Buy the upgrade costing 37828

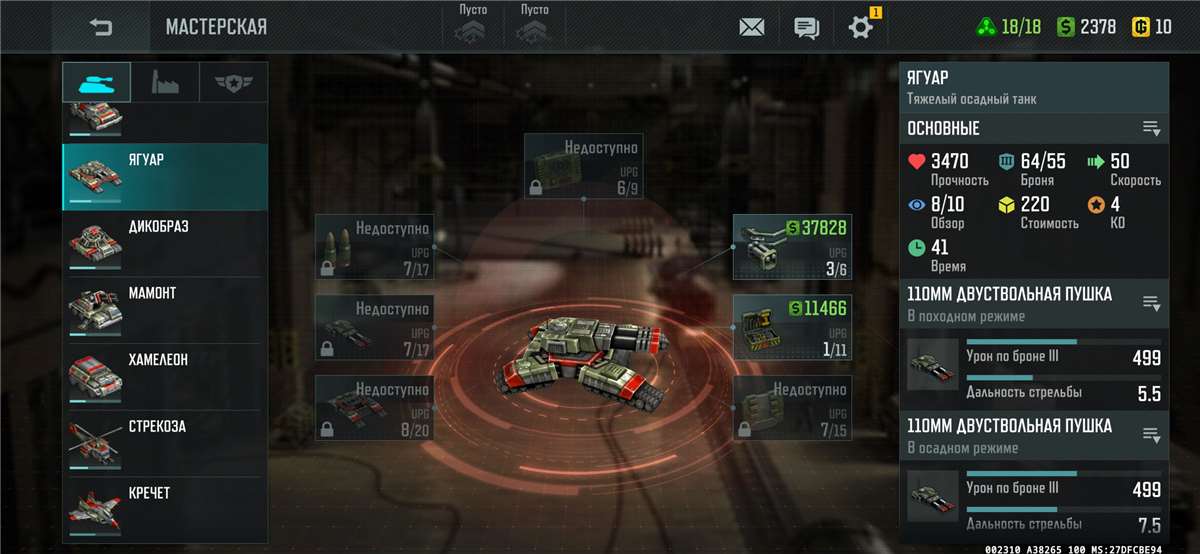point(792,246)
